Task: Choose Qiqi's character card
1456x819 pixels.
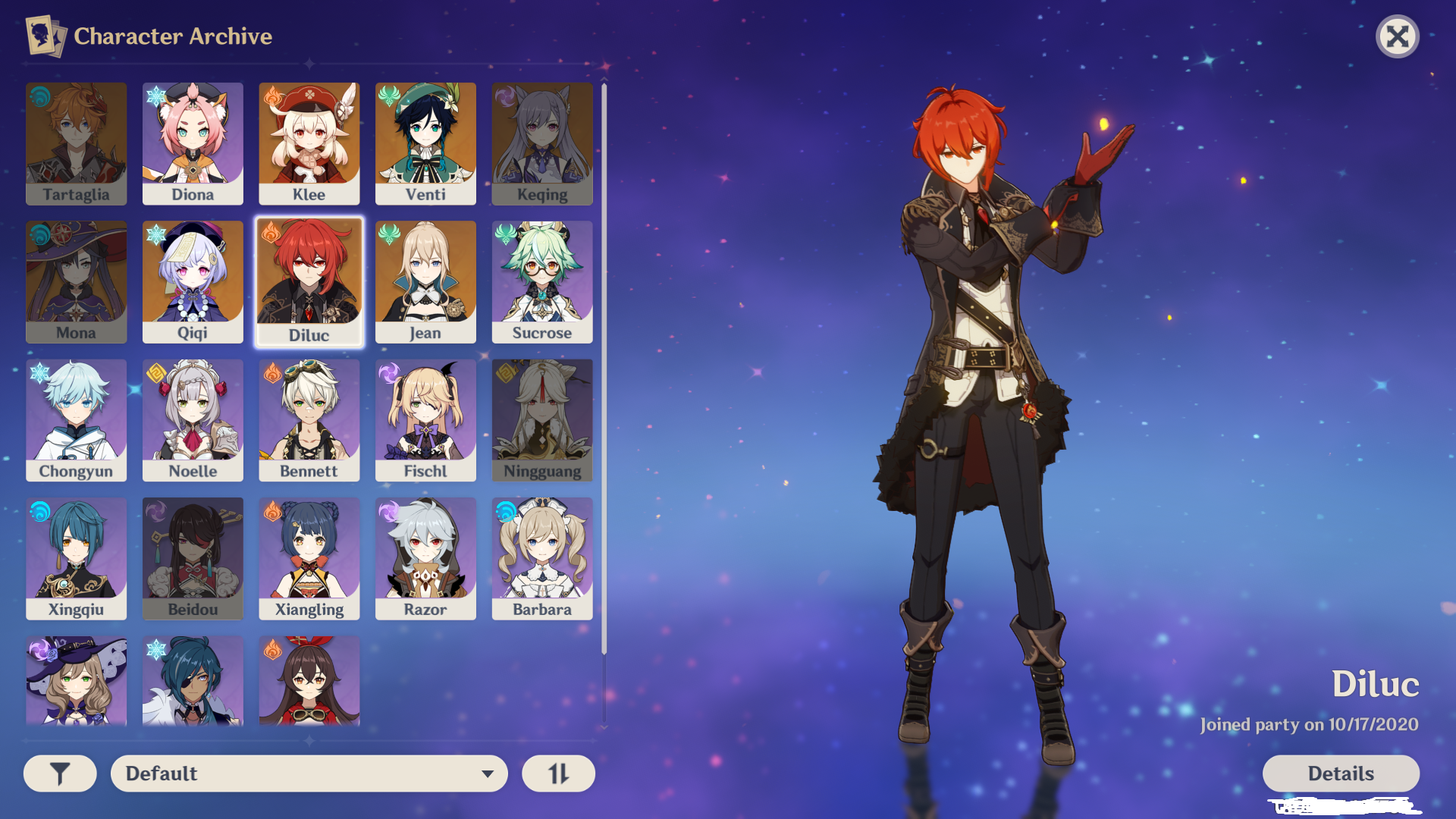Action: pos(193,282)
